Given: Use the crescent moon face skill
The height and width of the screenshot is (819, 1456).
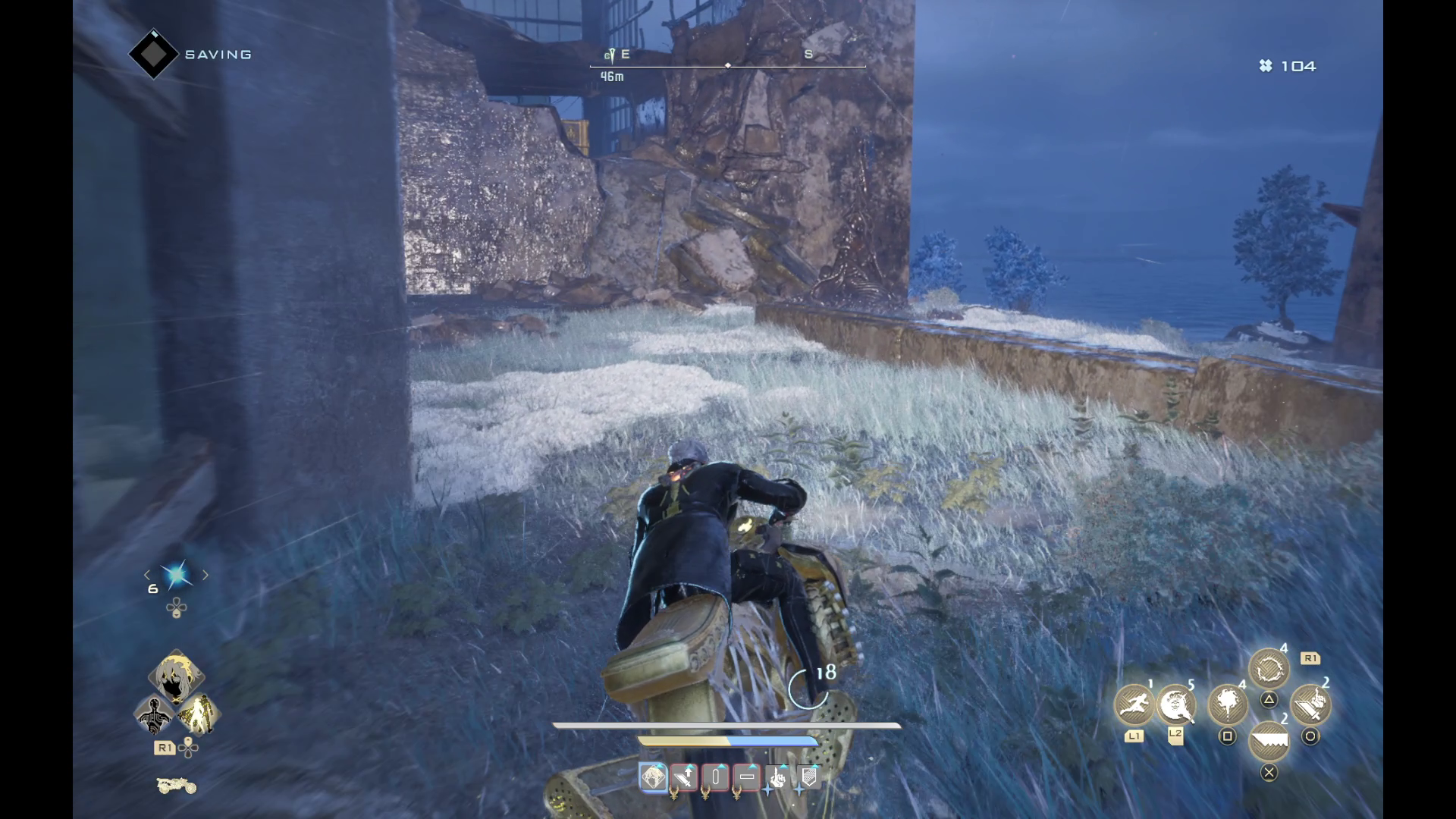Looking at the screenshot, I should tap(1175, 704).
